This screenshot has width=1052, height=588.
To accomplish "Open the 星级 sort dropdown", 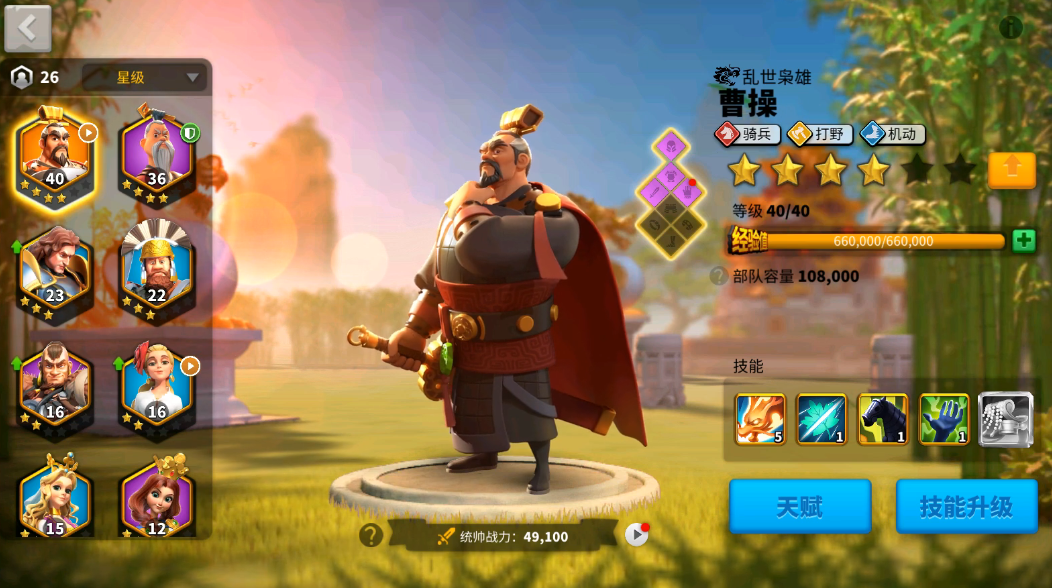I will (x=144, y=77).
